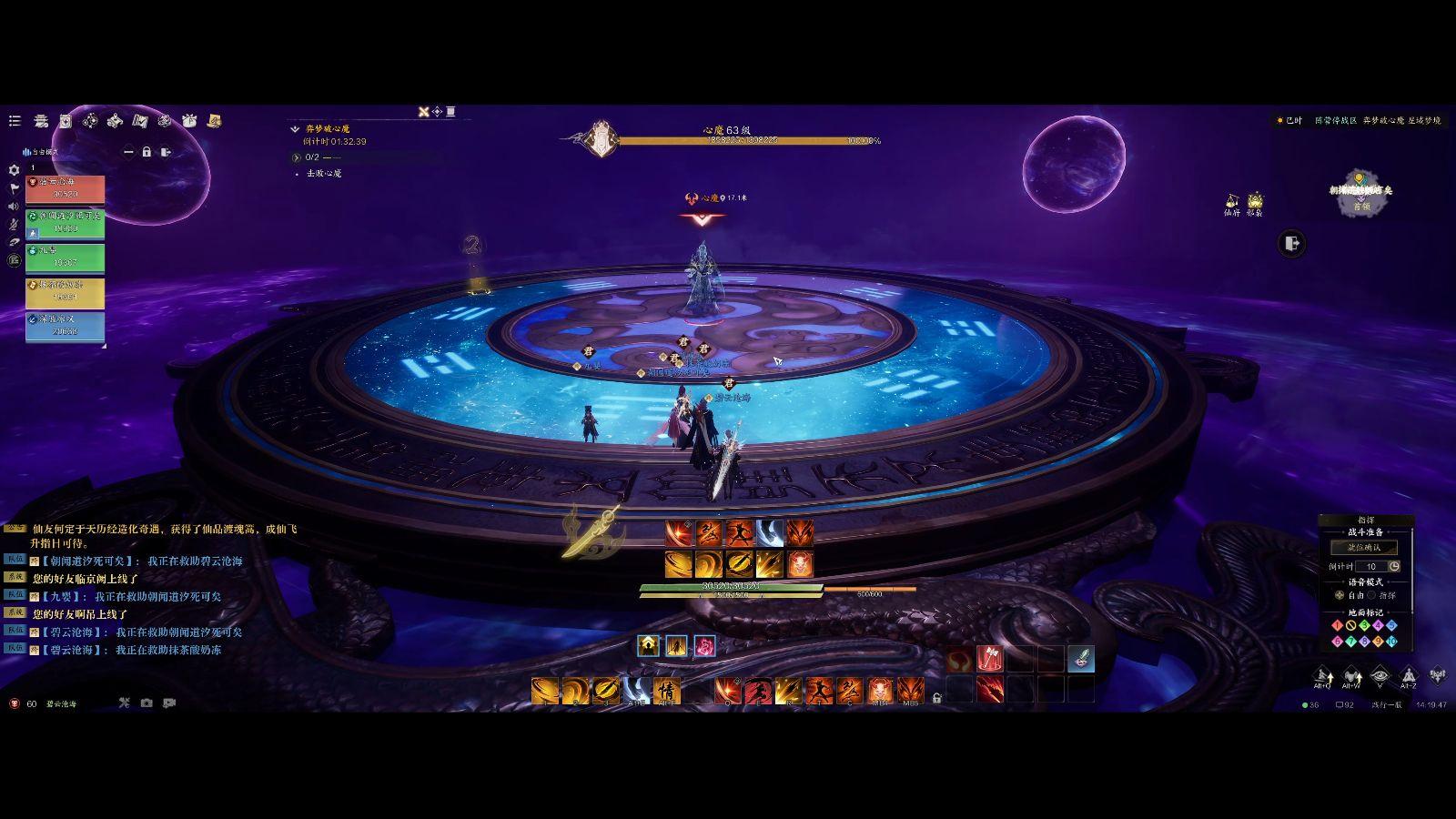The width and height of the screenshot is (1456, 819).
Task: Open the 邪祟 lotus icon
Action: coord(1255,201)
